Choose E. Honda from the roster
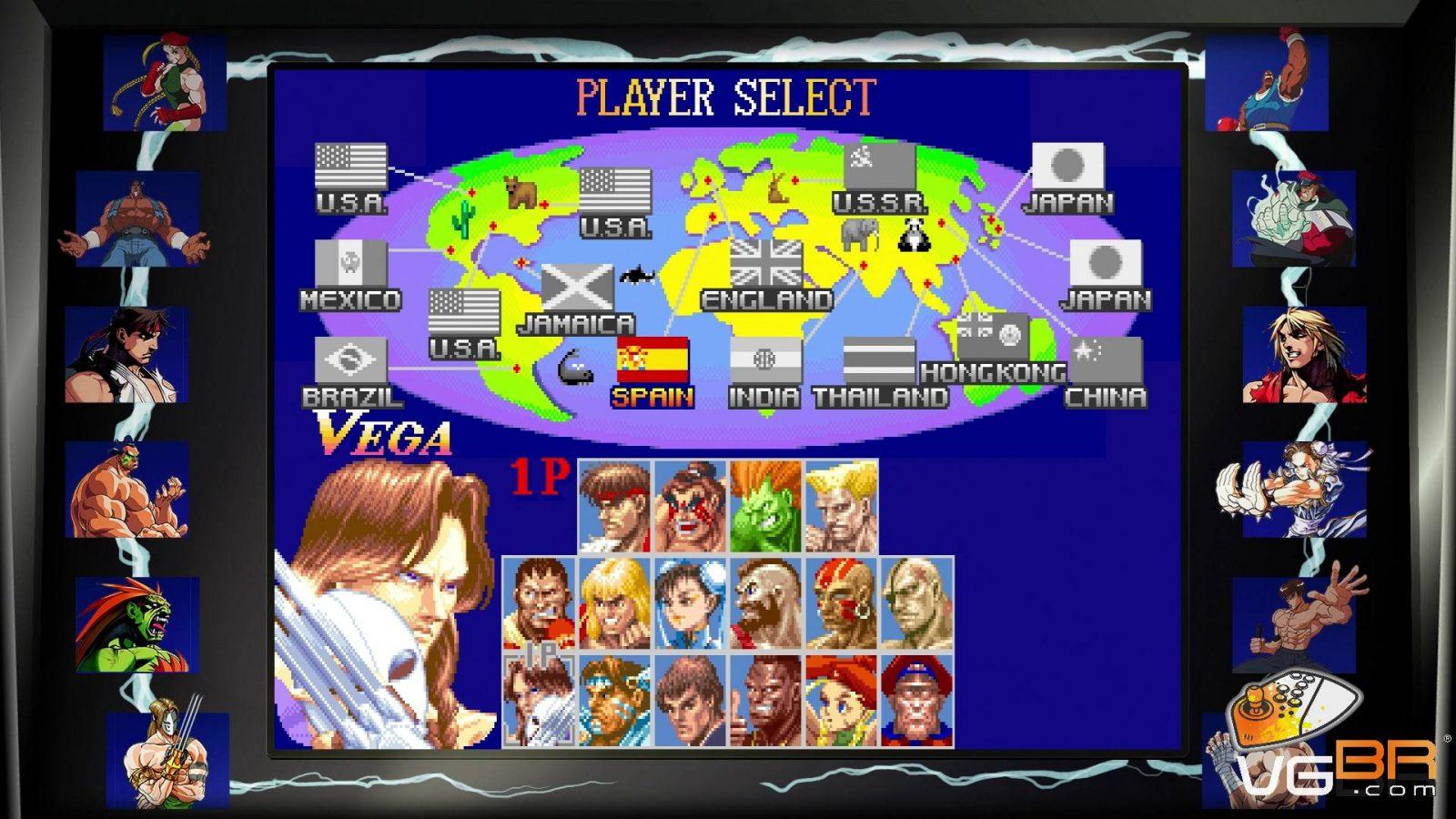 [691, 506]
